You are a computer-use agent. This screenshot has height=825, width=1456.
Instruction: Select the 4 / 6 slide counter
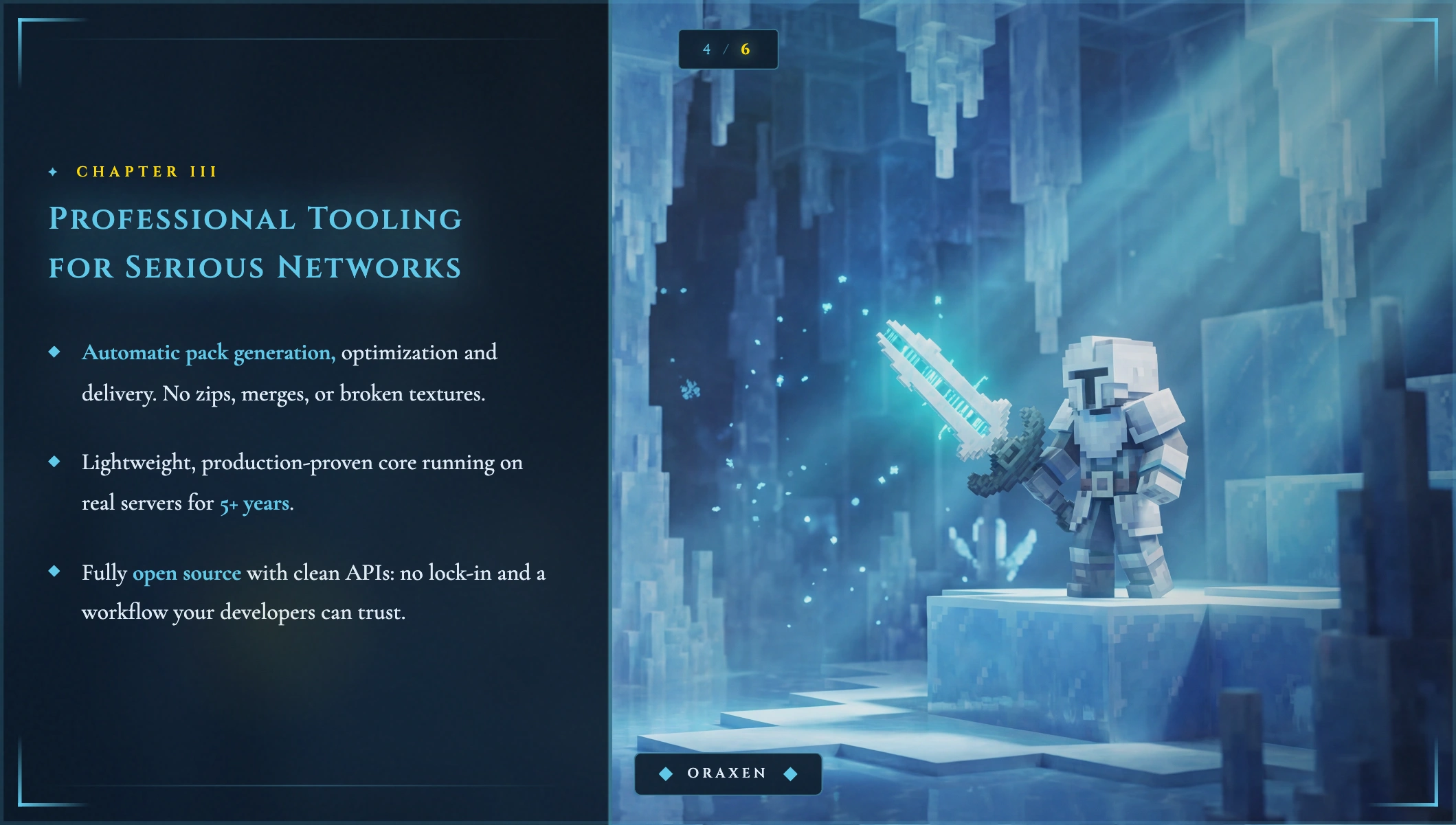(728, 49)
